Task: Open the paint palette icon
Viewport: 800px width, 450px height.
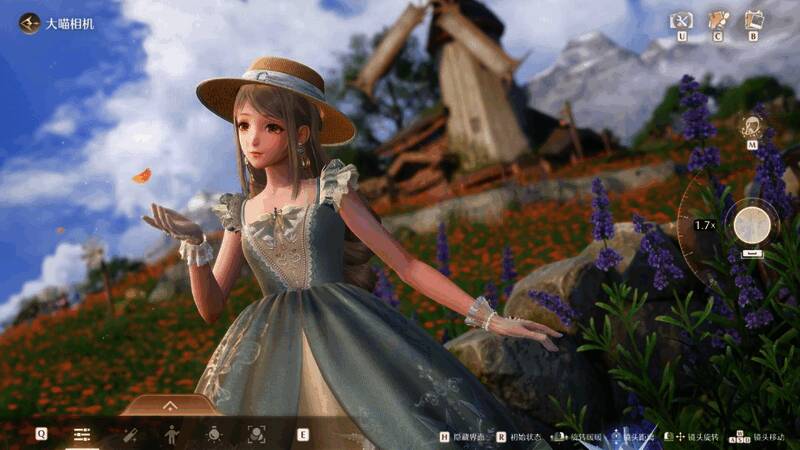Action: [717, 20]
